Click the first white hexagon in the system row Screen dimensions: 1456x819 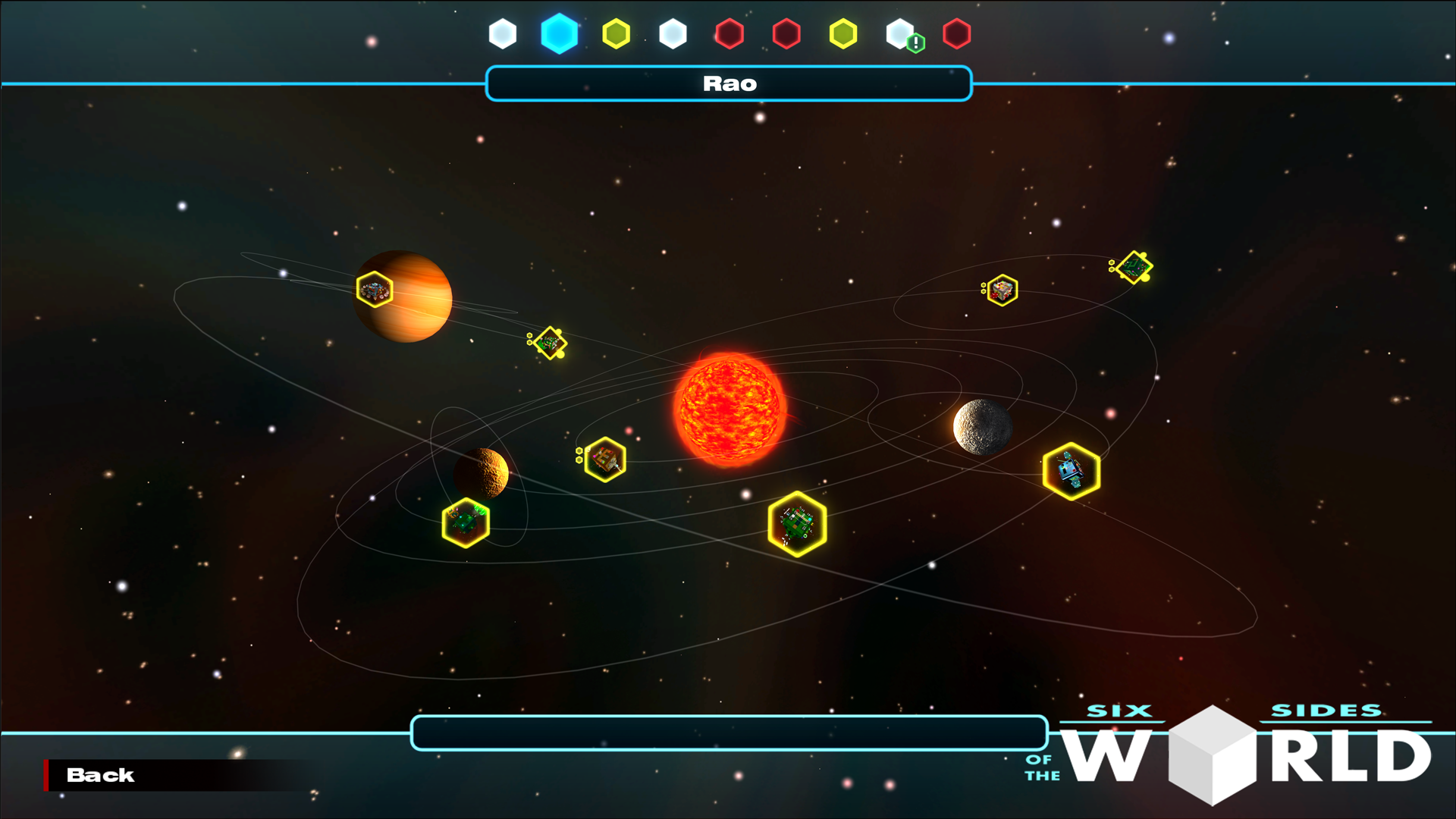503,33
